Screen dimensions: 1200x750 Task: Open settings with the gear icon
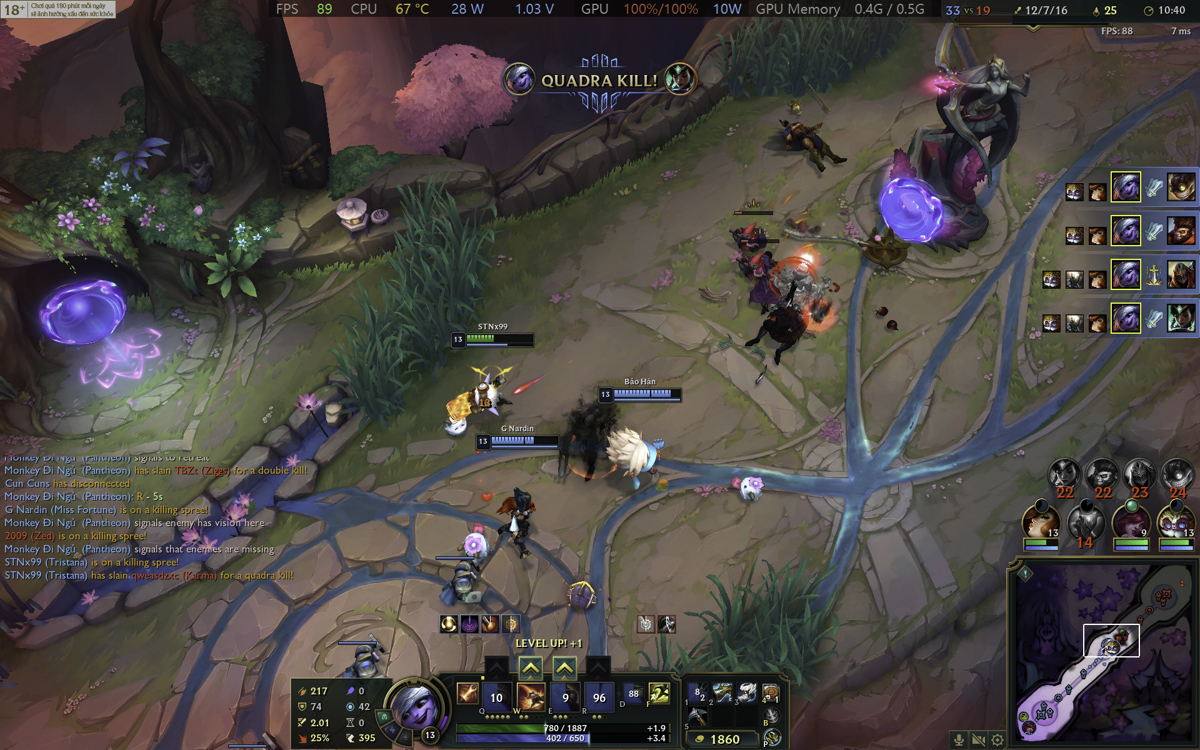point(997,740)
